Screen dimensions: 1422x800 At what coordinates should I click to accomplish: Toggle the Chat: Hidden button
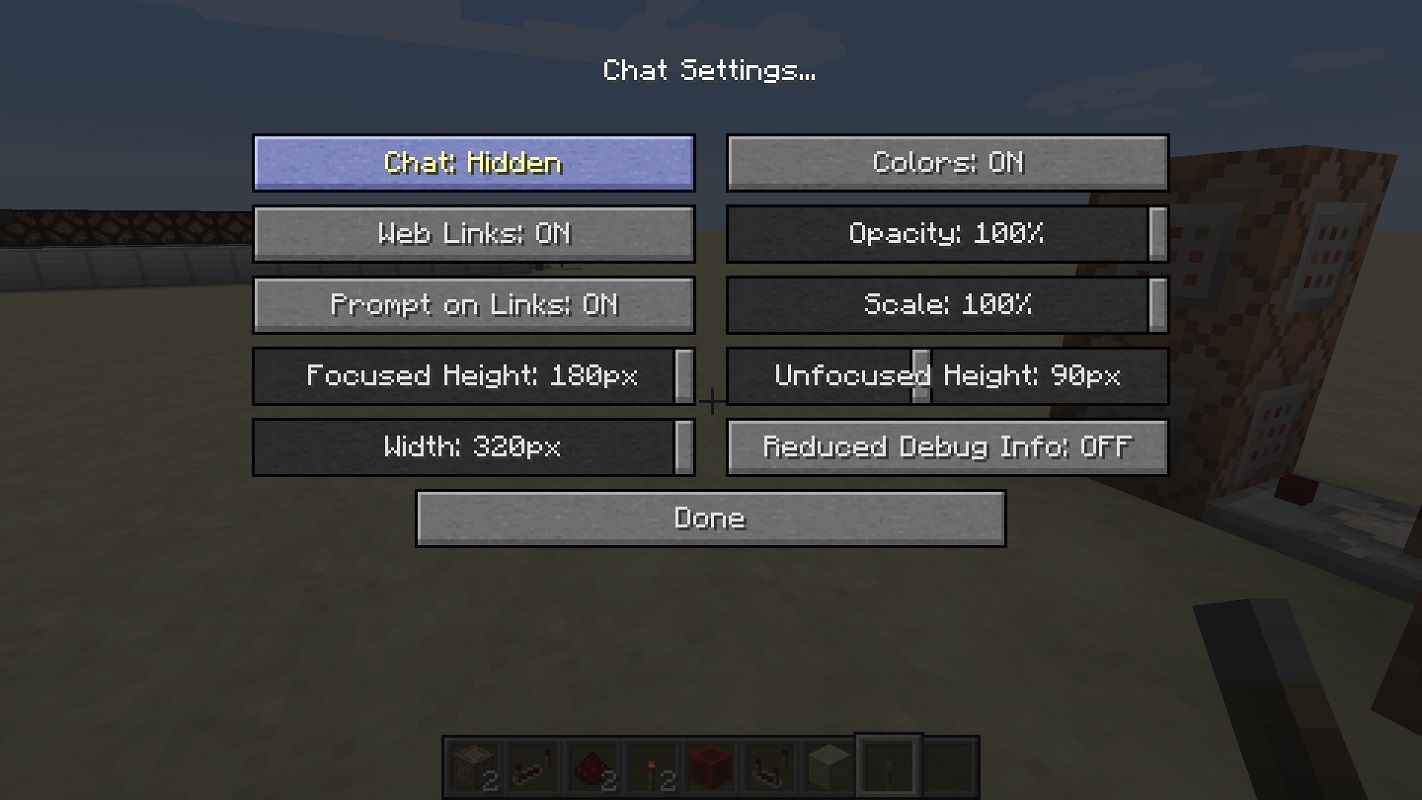pyautogui.click(x=473, y=163)
